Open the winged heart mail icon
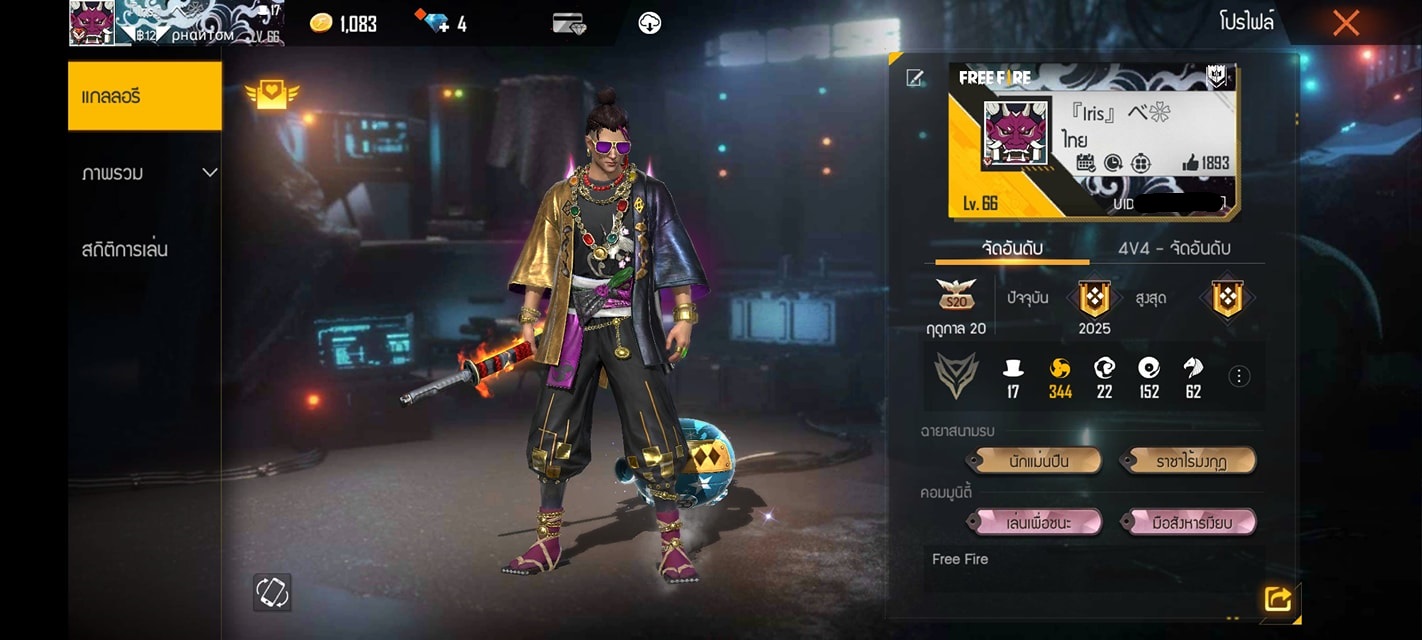Image resolution: width=1422 pixels, height=640 pixels. 272,95
